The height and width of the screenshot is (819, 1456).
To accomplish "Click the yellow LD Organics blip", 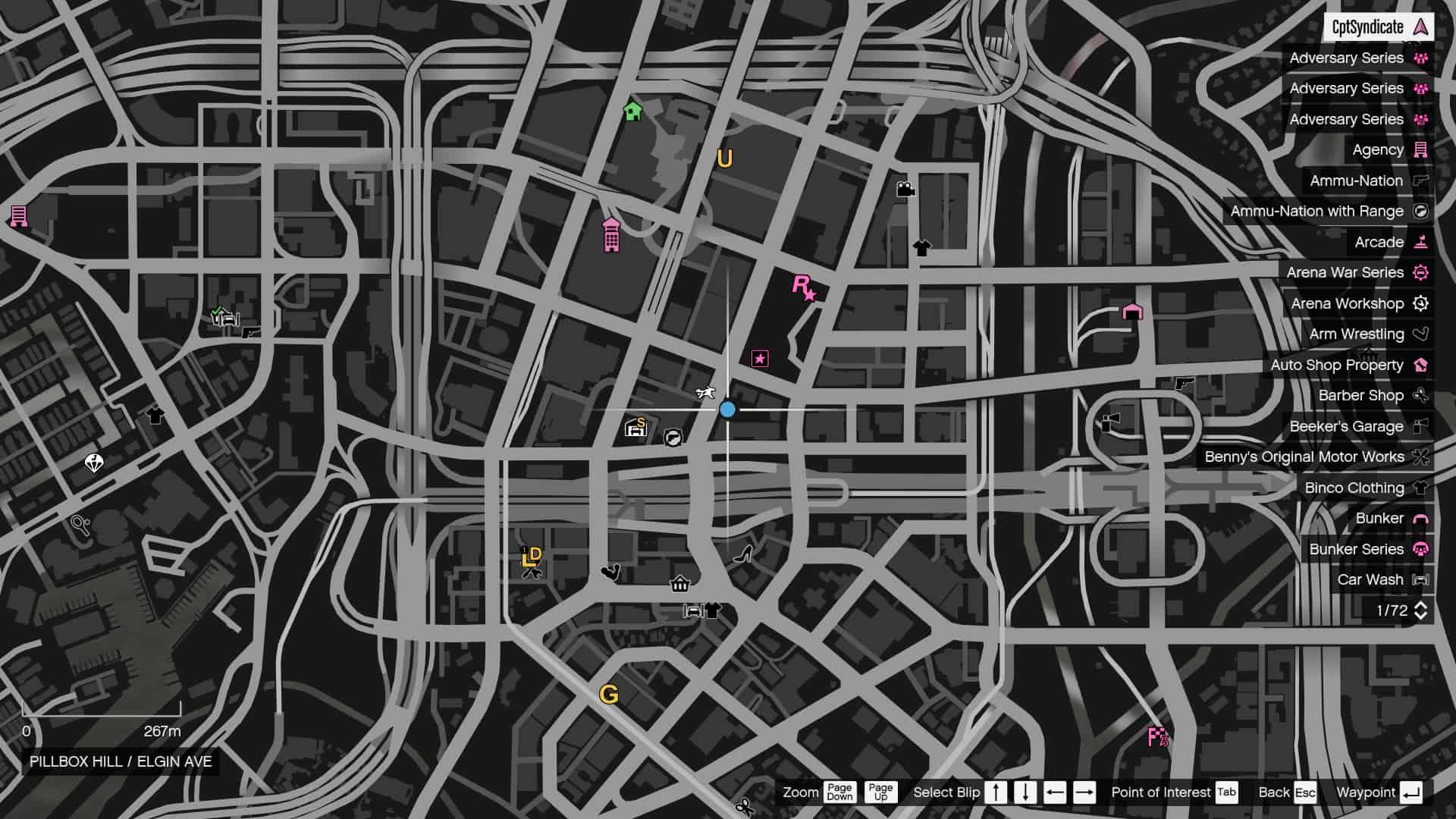I will pyautogui.click(x=531, y=558).
